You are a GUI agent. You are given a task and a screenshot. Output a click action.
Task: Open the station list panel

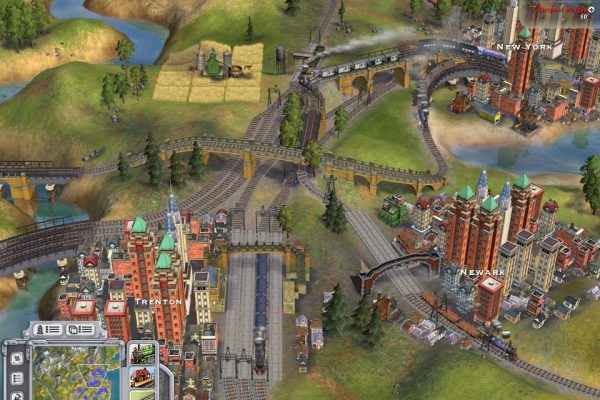(x=81, y=329)
